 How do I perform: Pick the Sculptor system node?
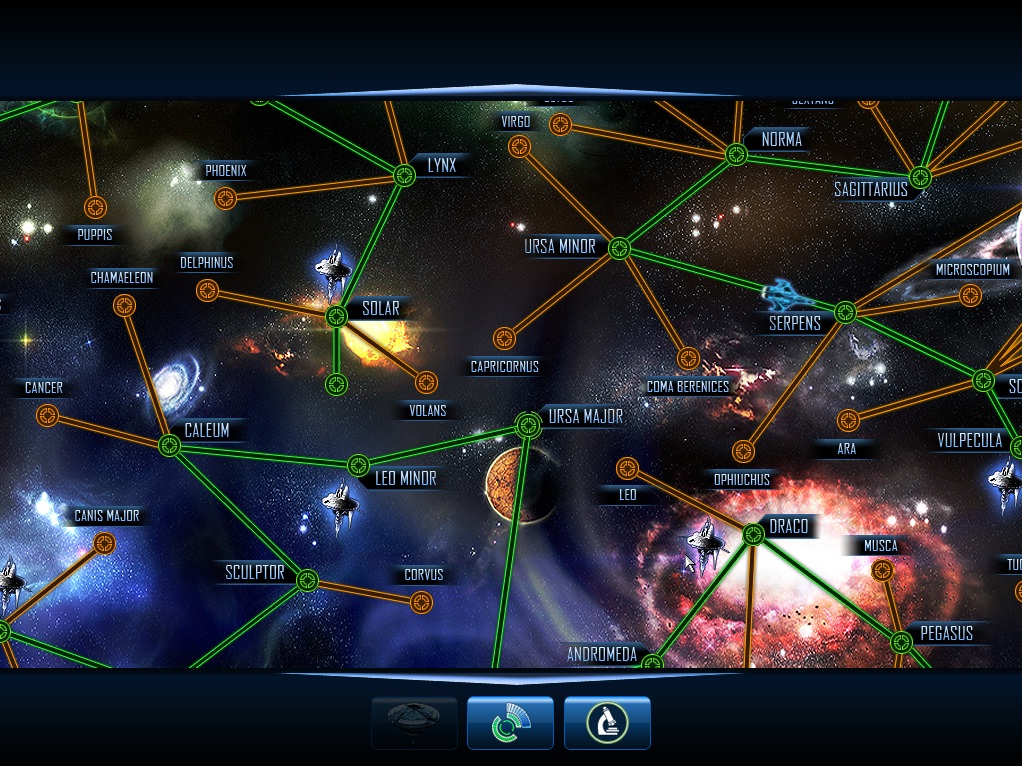pyautogui.click(x=307, y=580)
